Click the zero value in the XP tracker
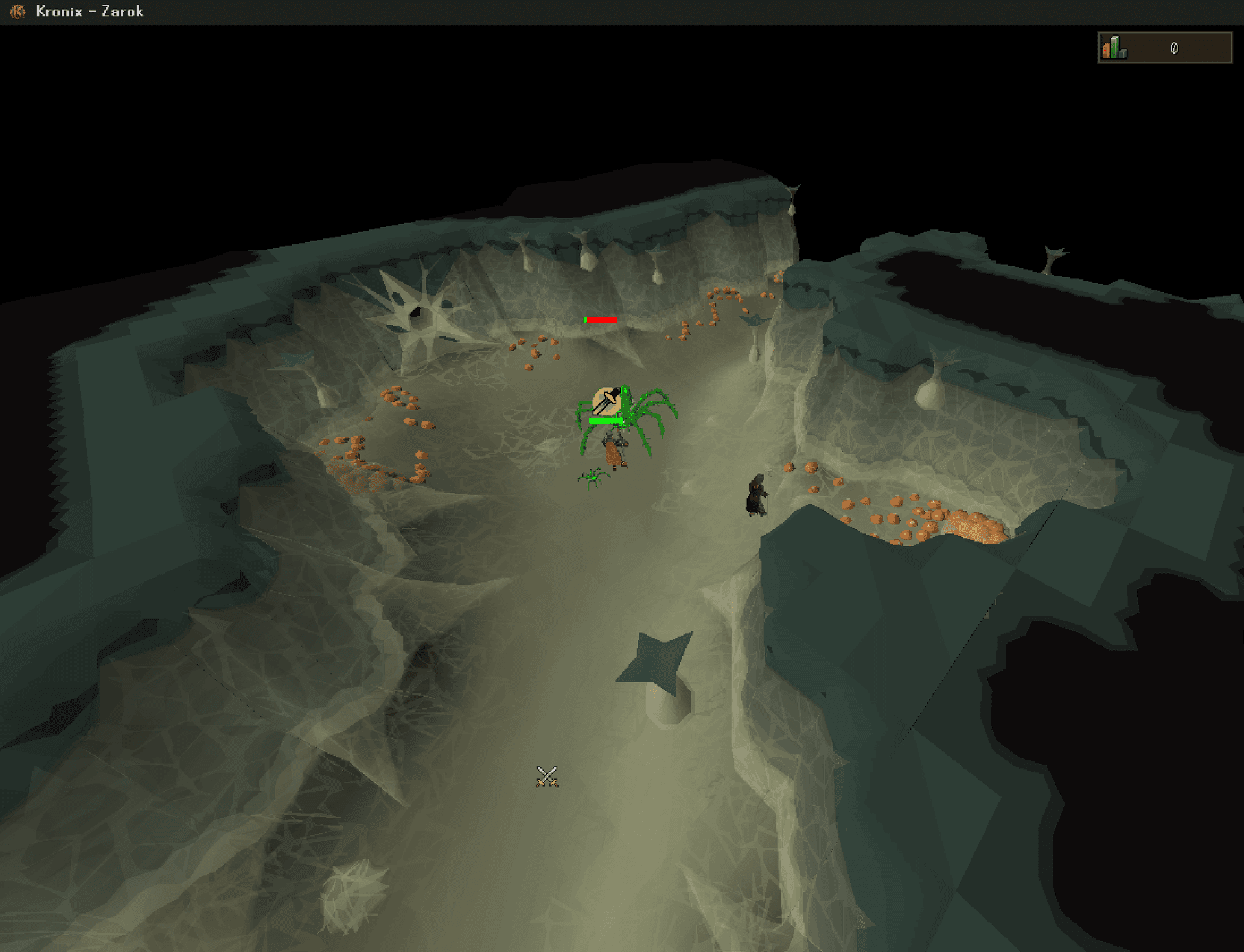 click(x=1174, y=48)
